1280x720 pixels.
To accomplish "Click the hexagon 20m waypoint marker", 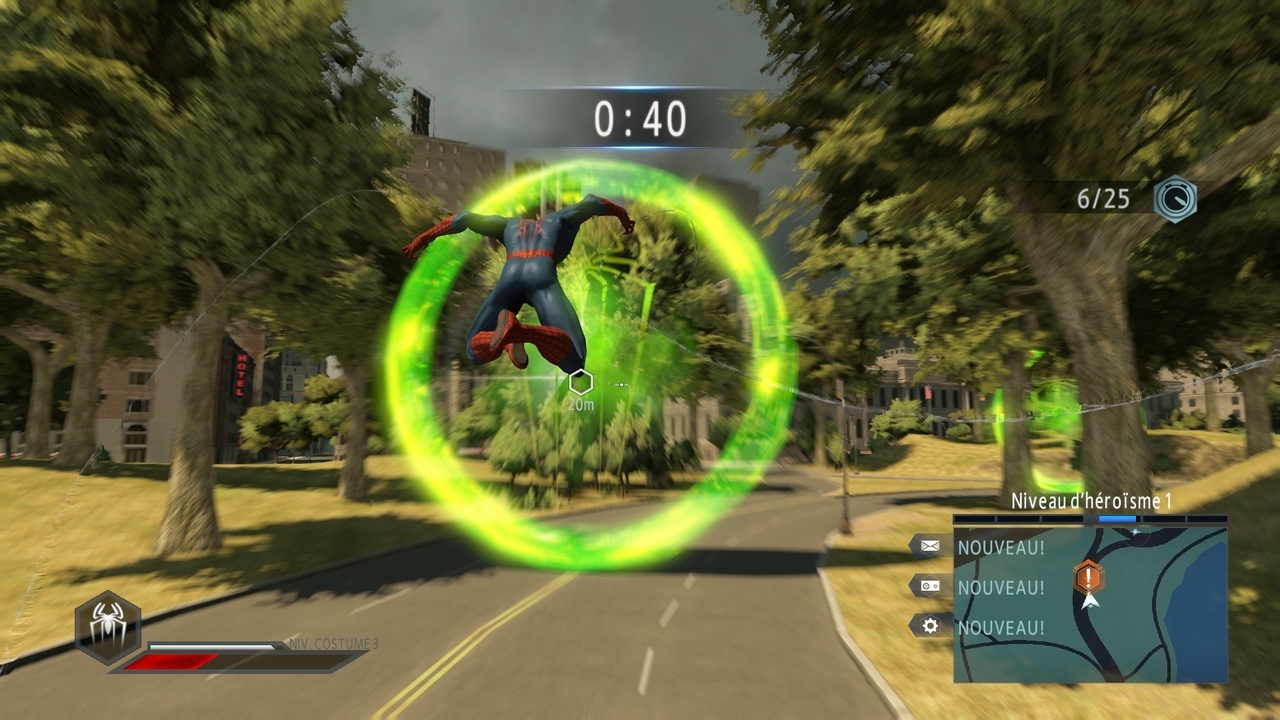I will click(581, 381).
